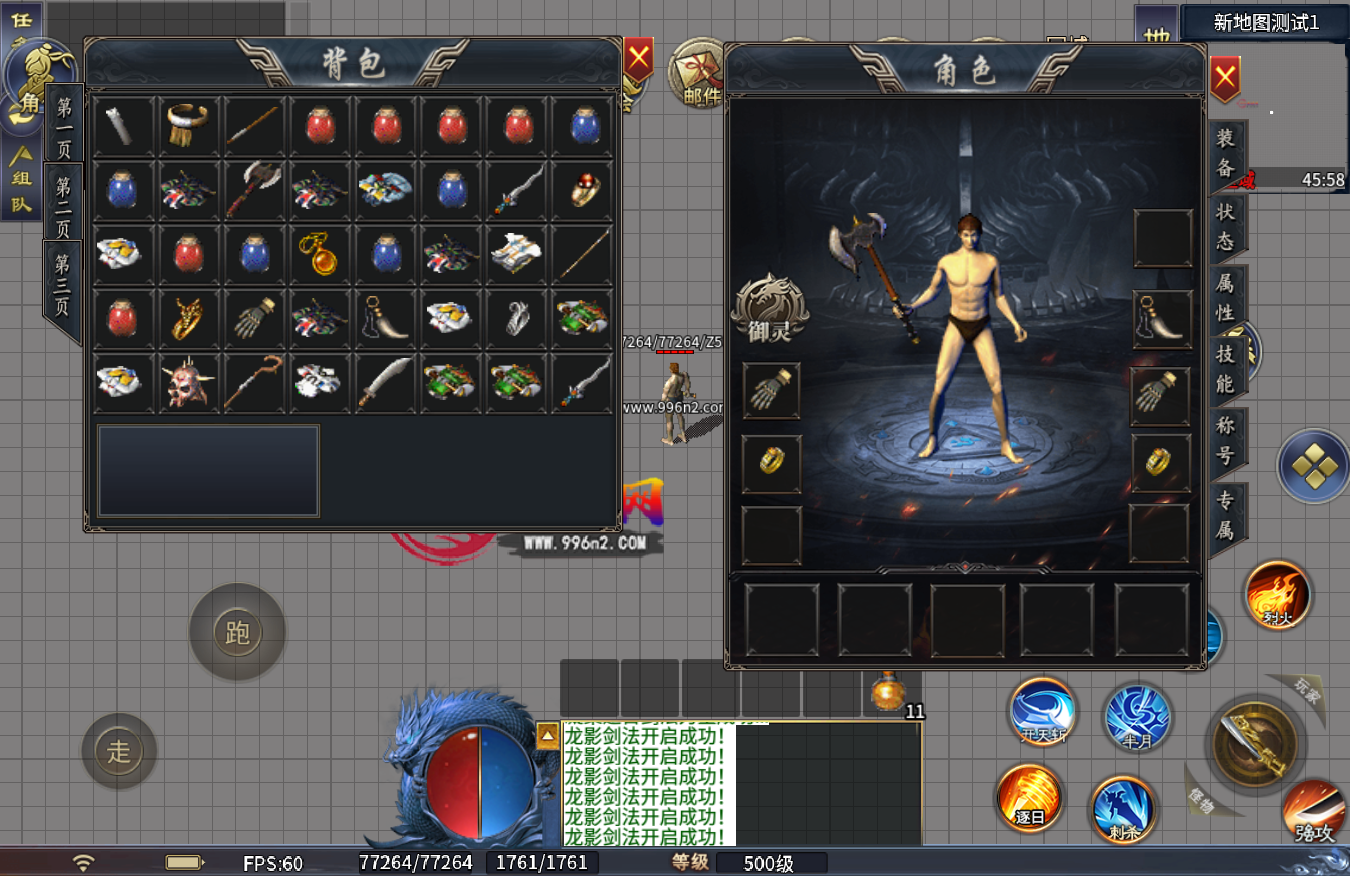1350x876 pixels.
Task: Select the 状态 status tab
Action: coord(1226,226)
